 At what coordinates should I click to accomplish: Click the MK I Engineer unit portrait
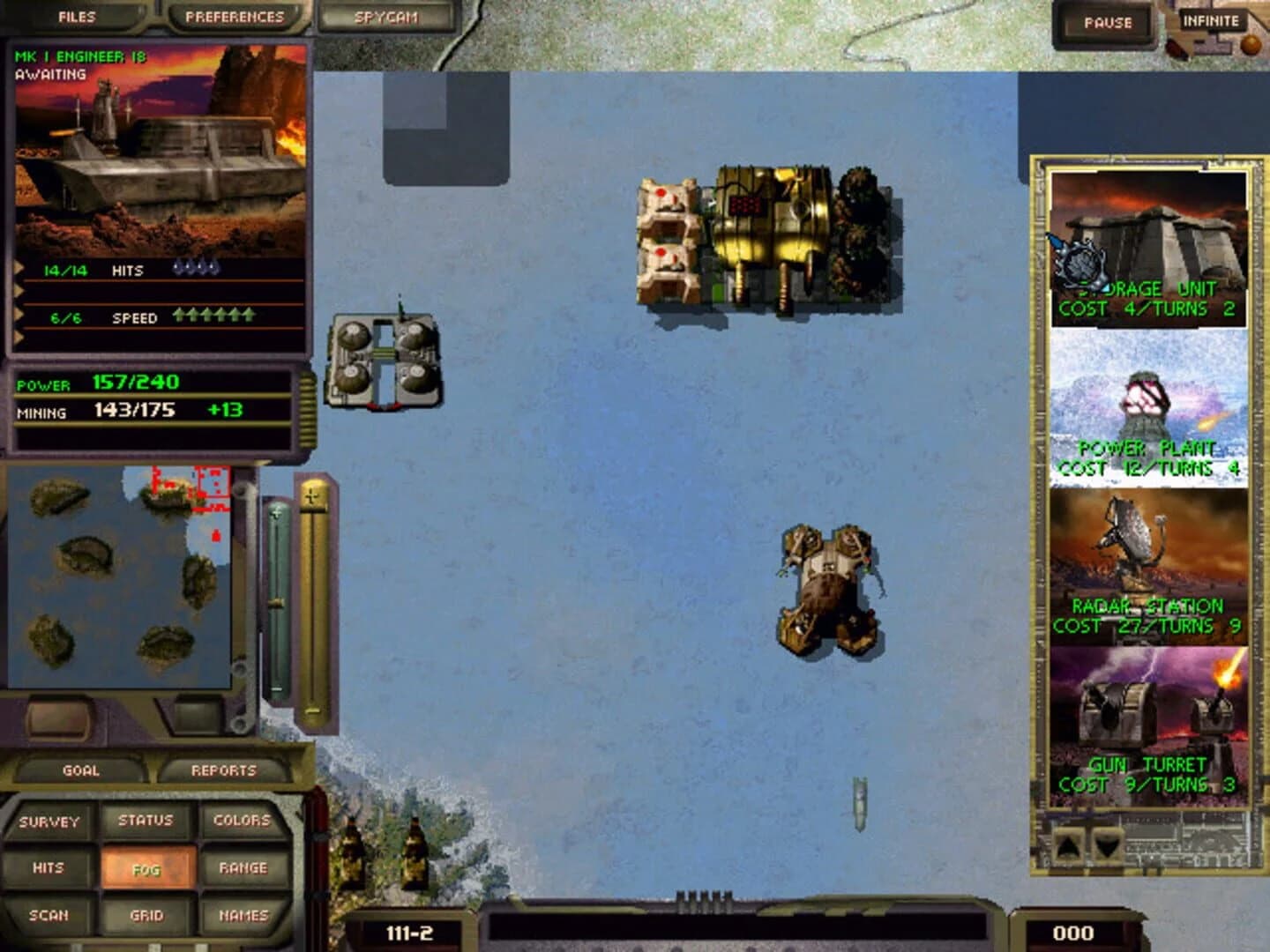coord(163,159)
